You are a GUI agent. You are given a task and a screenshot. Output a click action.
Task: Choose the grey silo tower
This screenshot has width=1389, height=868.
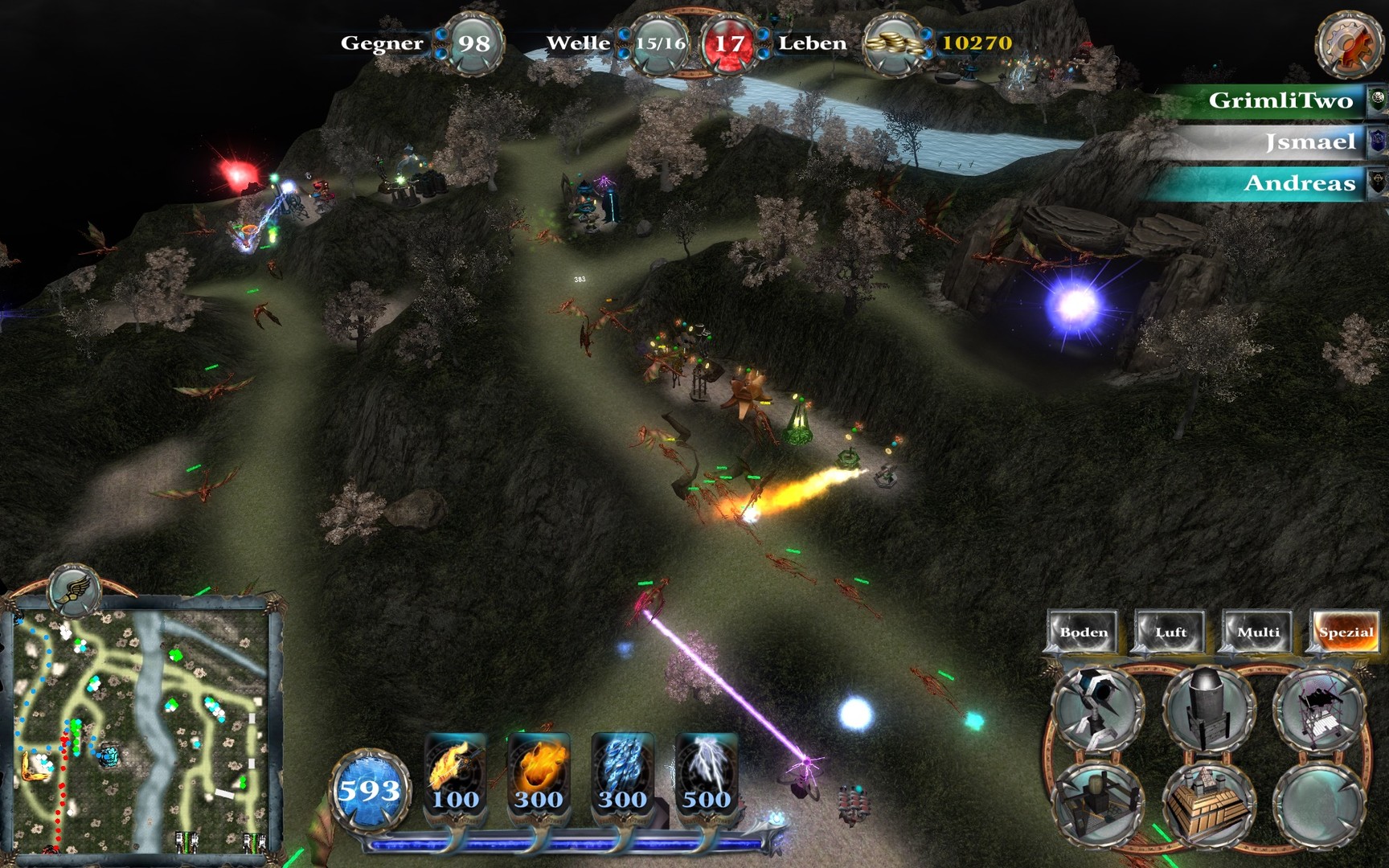(x=1208, y=708)
